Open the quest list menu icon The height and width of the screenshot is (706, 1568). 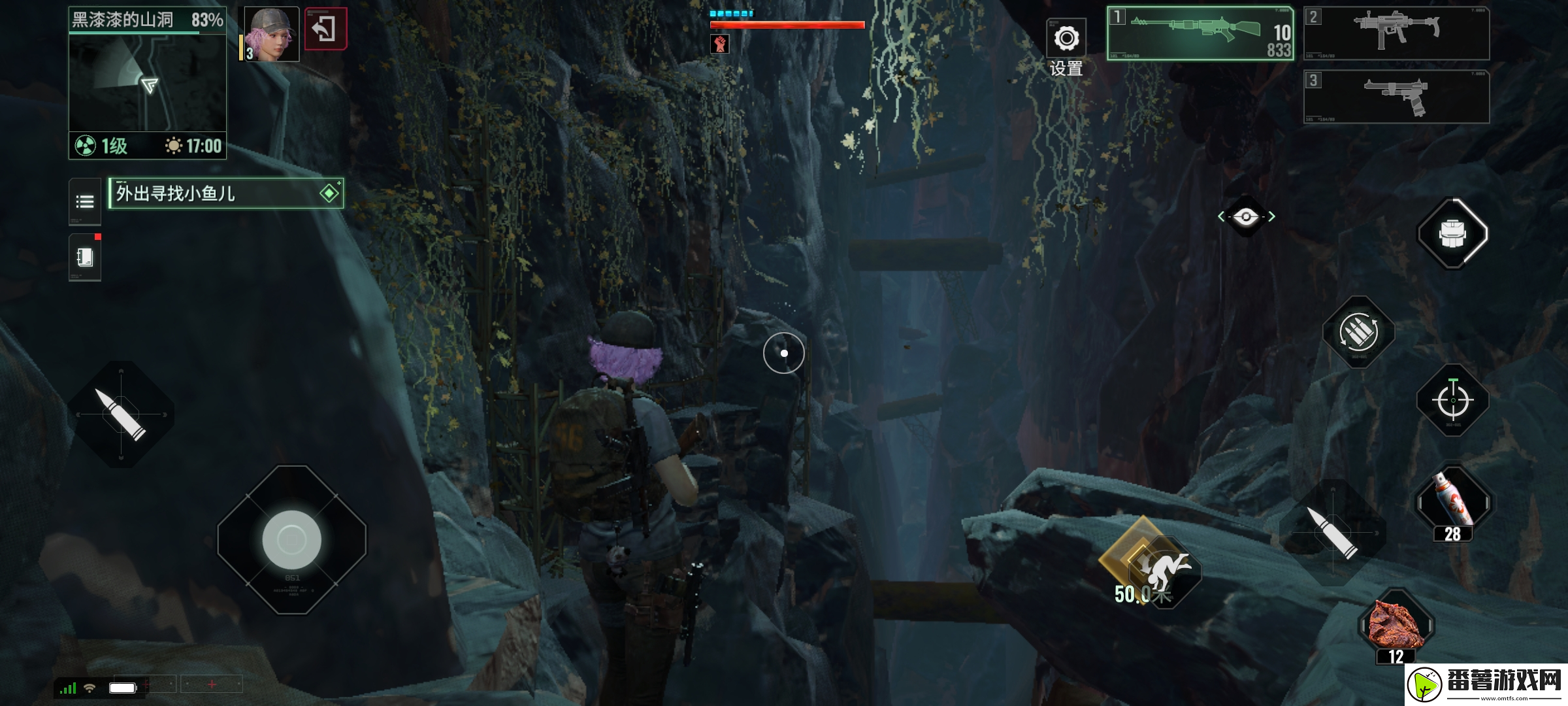click(x=85, y=201)
